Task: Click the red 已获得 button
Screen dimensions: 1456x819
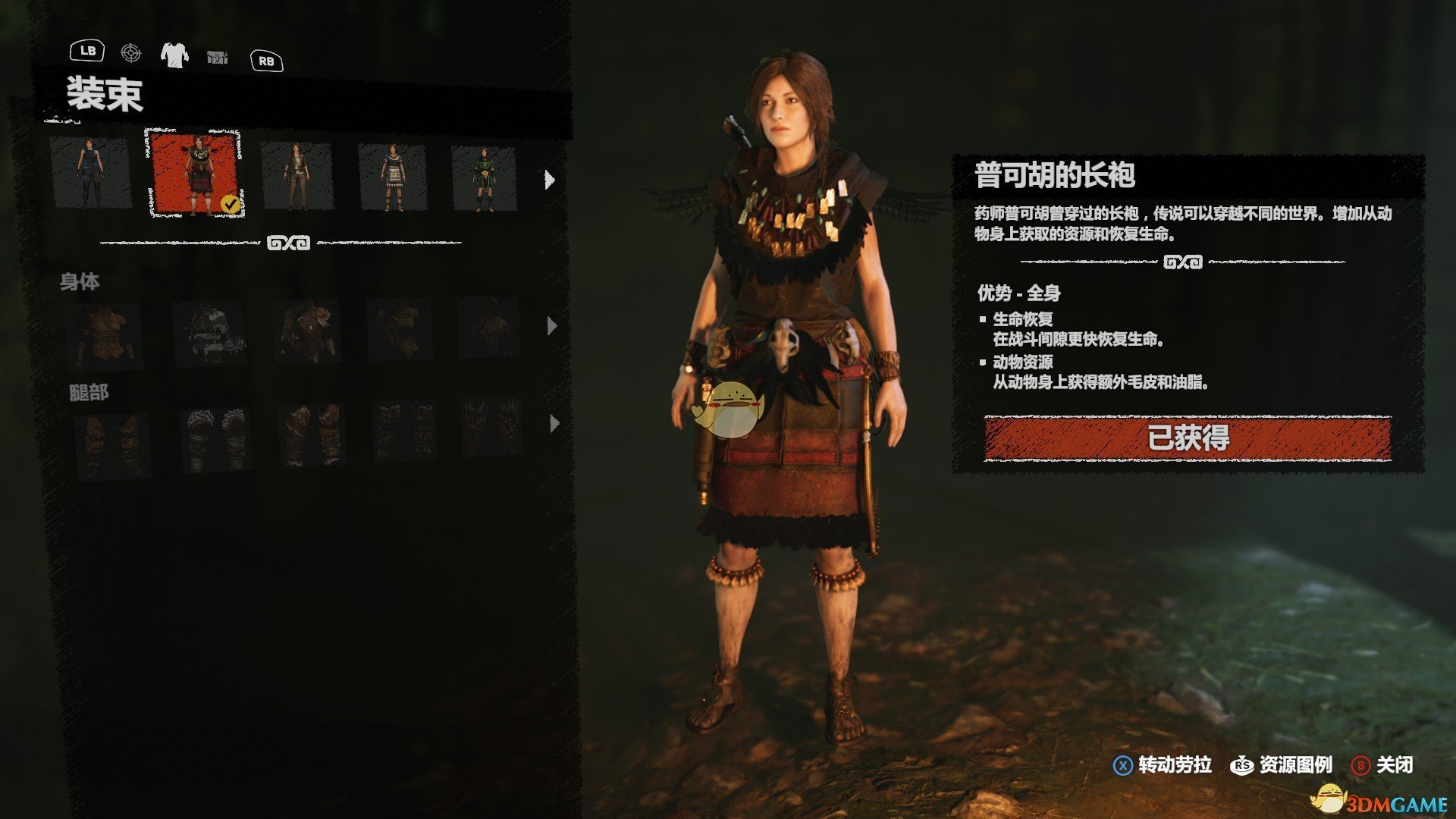Action: pos(1188,438)
